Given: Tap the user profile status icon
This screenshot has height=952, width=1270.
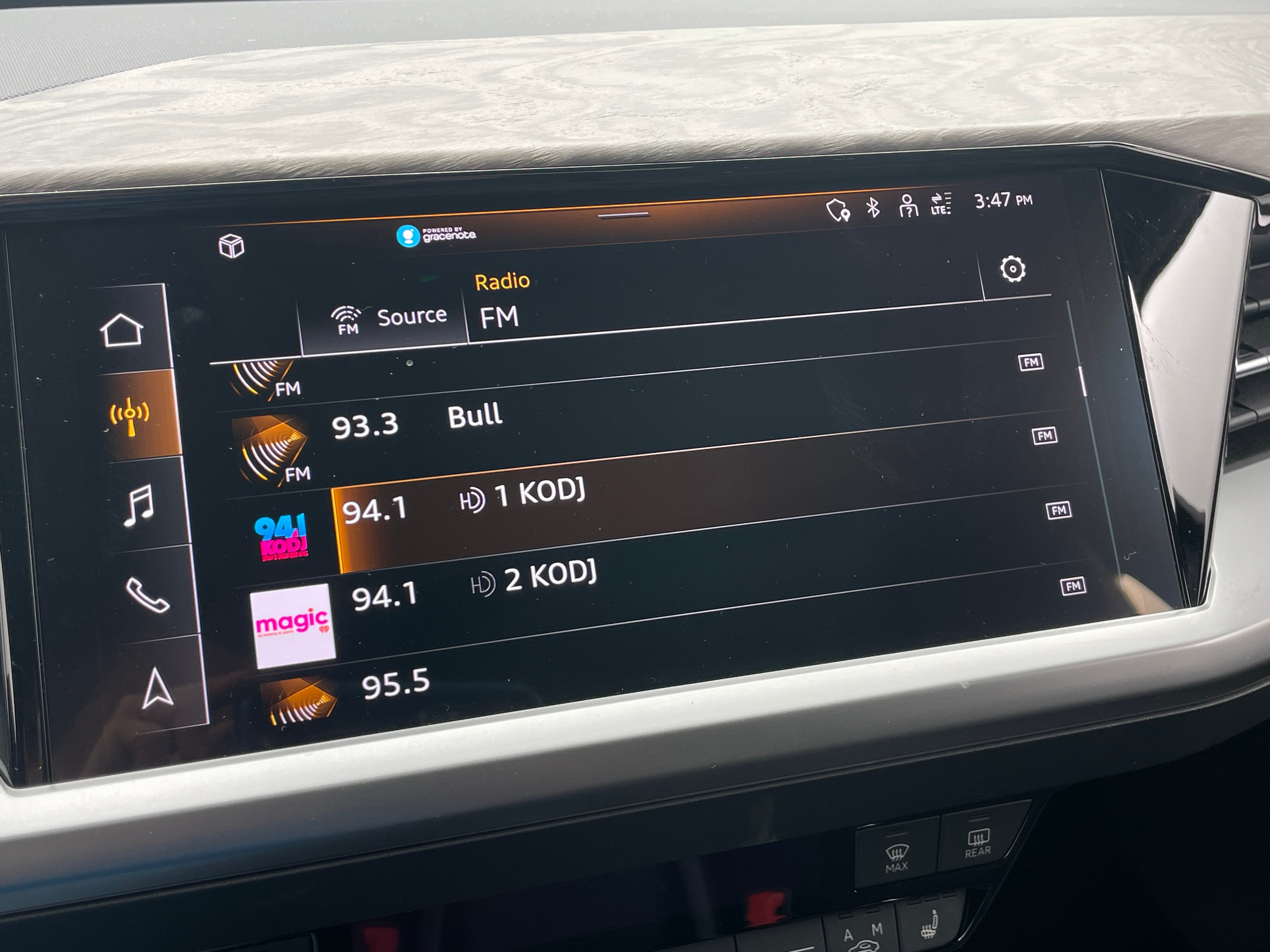Looking at the screenshot, I should 908,206.
